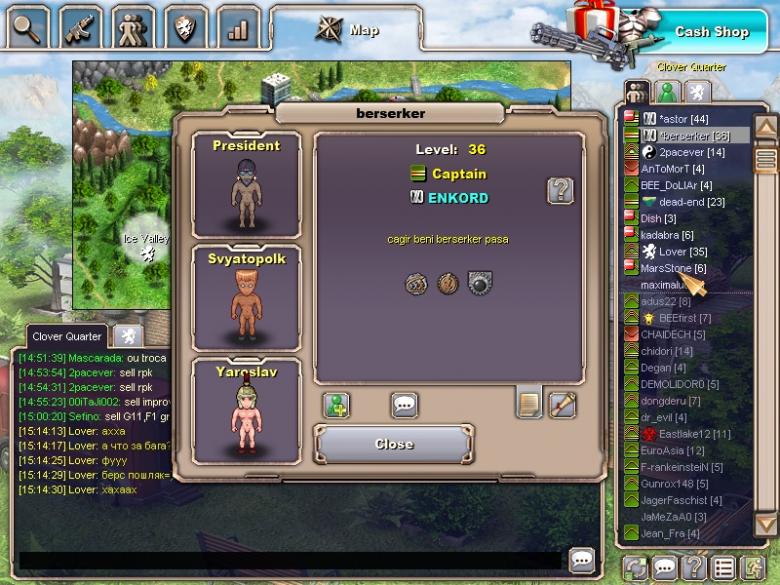Open the shield emblem tab
The height and width of the screenshot is (585, 780).
coord(185,28)
